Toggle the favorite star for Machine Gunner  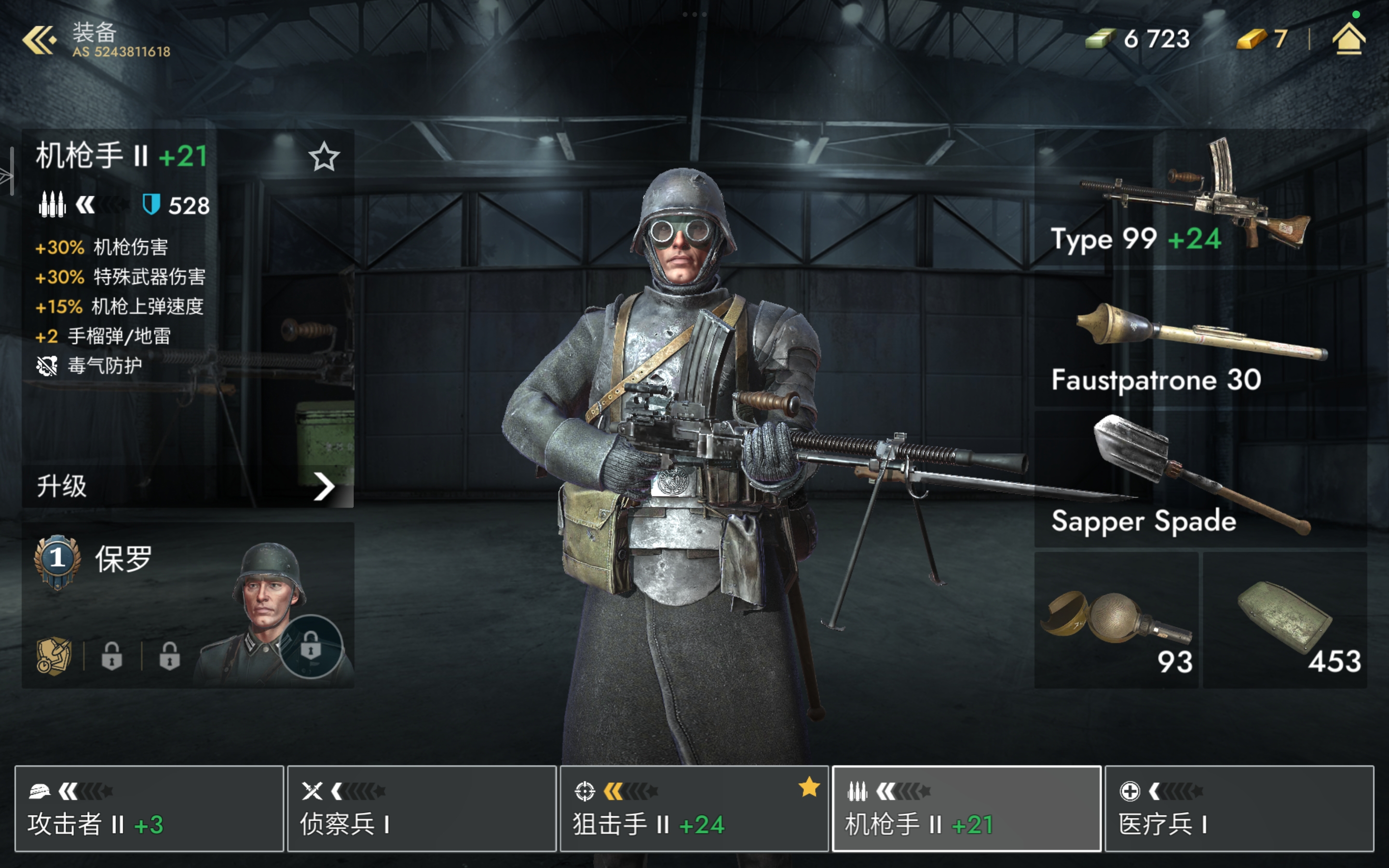[x=324, y=156]
